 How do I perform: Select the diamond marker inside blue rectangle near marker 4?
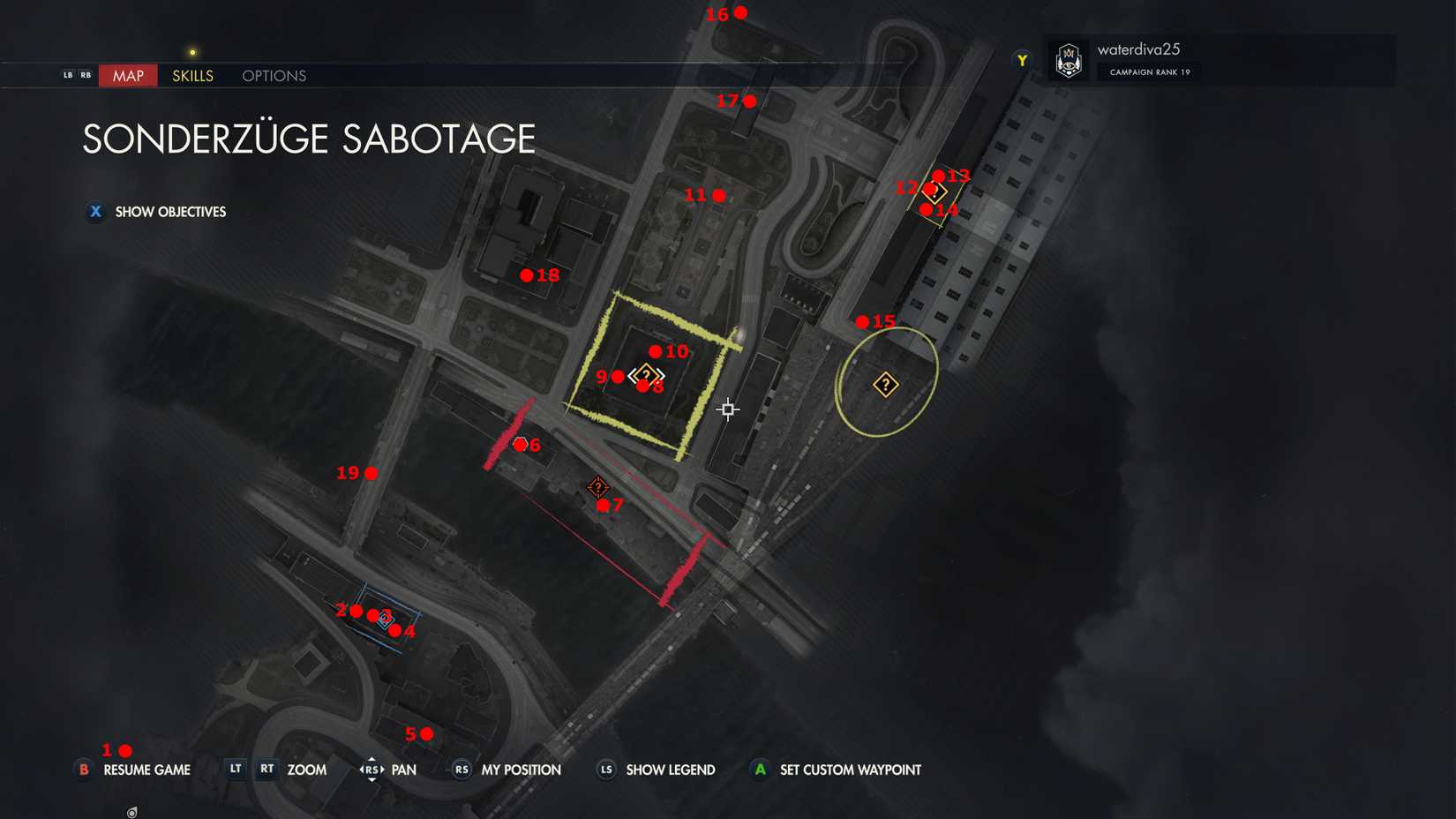click(x=384, y=619)
